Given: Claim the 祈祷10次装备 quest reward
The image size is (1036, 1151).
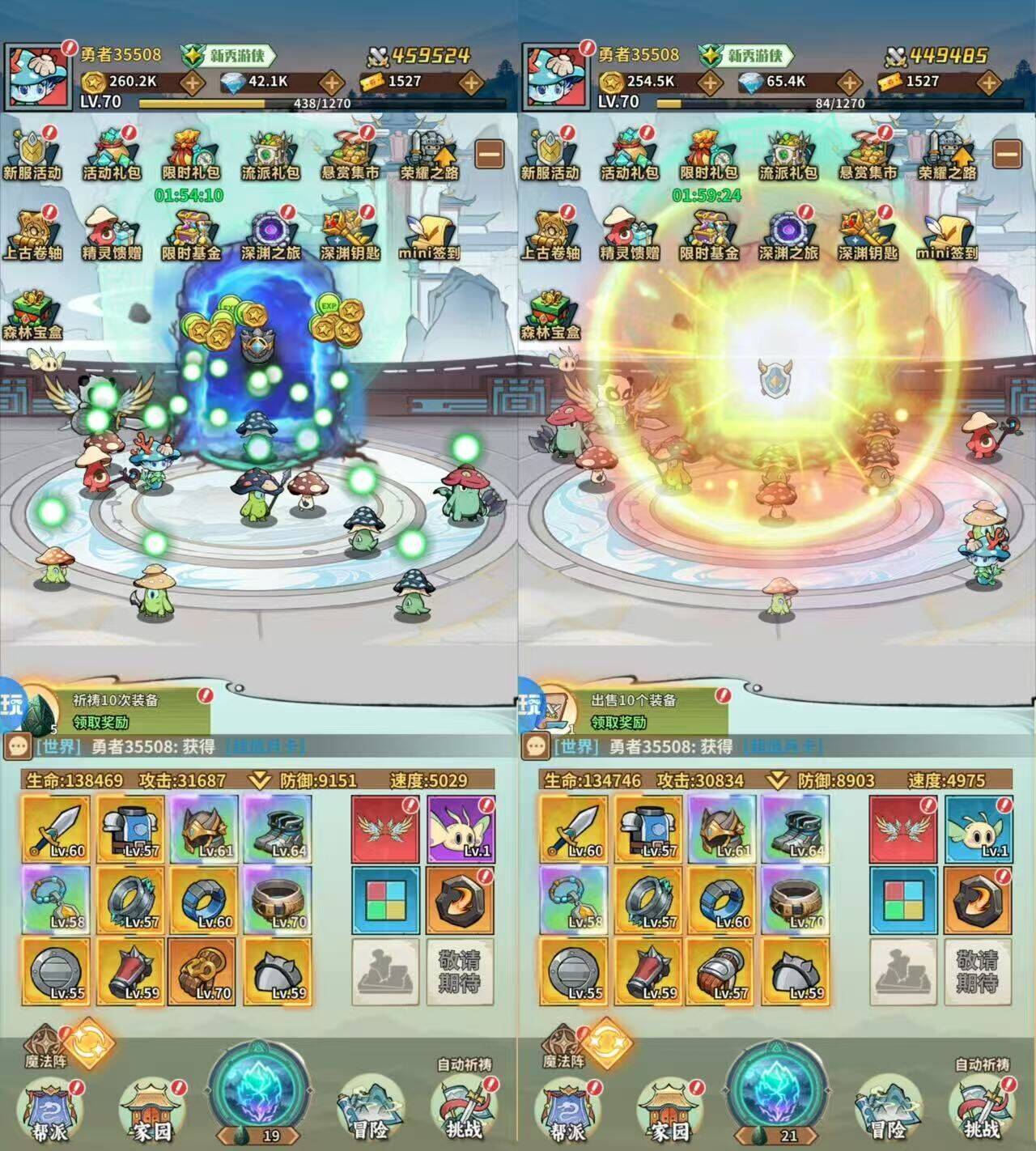Looking at the screenshot, I should click(x=101, y=722).
